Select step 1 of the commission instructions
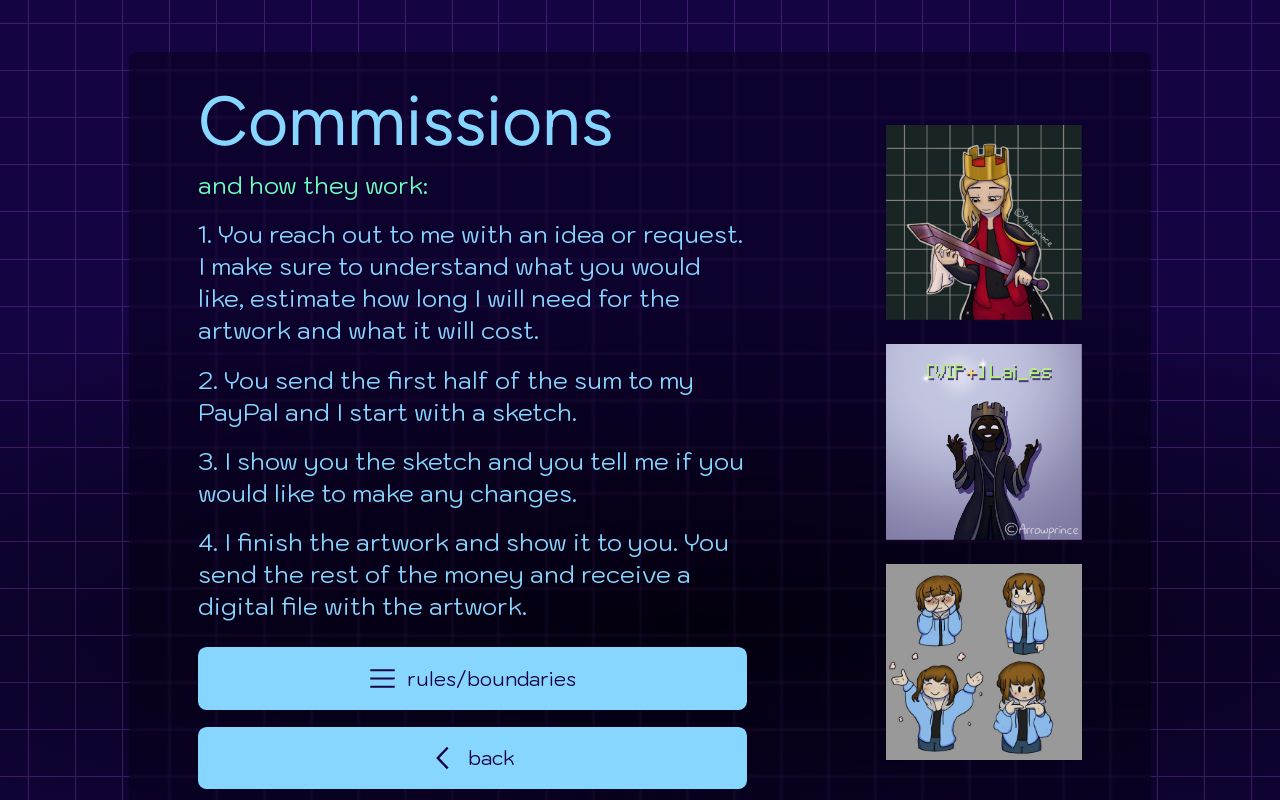The height and width of the screenshot is (800, 1280). coord(470,283)
